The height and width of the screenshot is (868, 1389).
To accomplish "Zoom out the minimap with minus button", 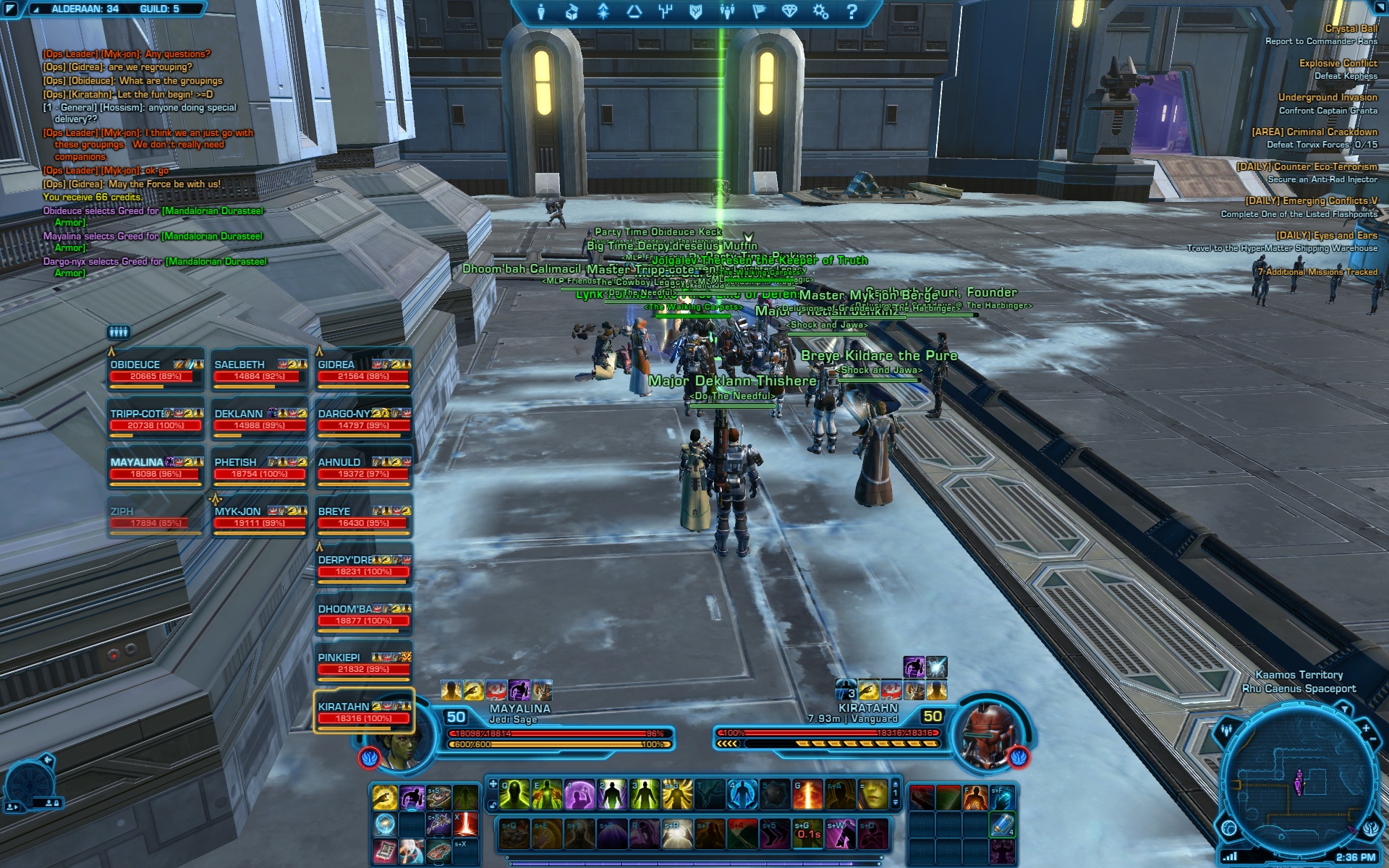I will 1375,739.
